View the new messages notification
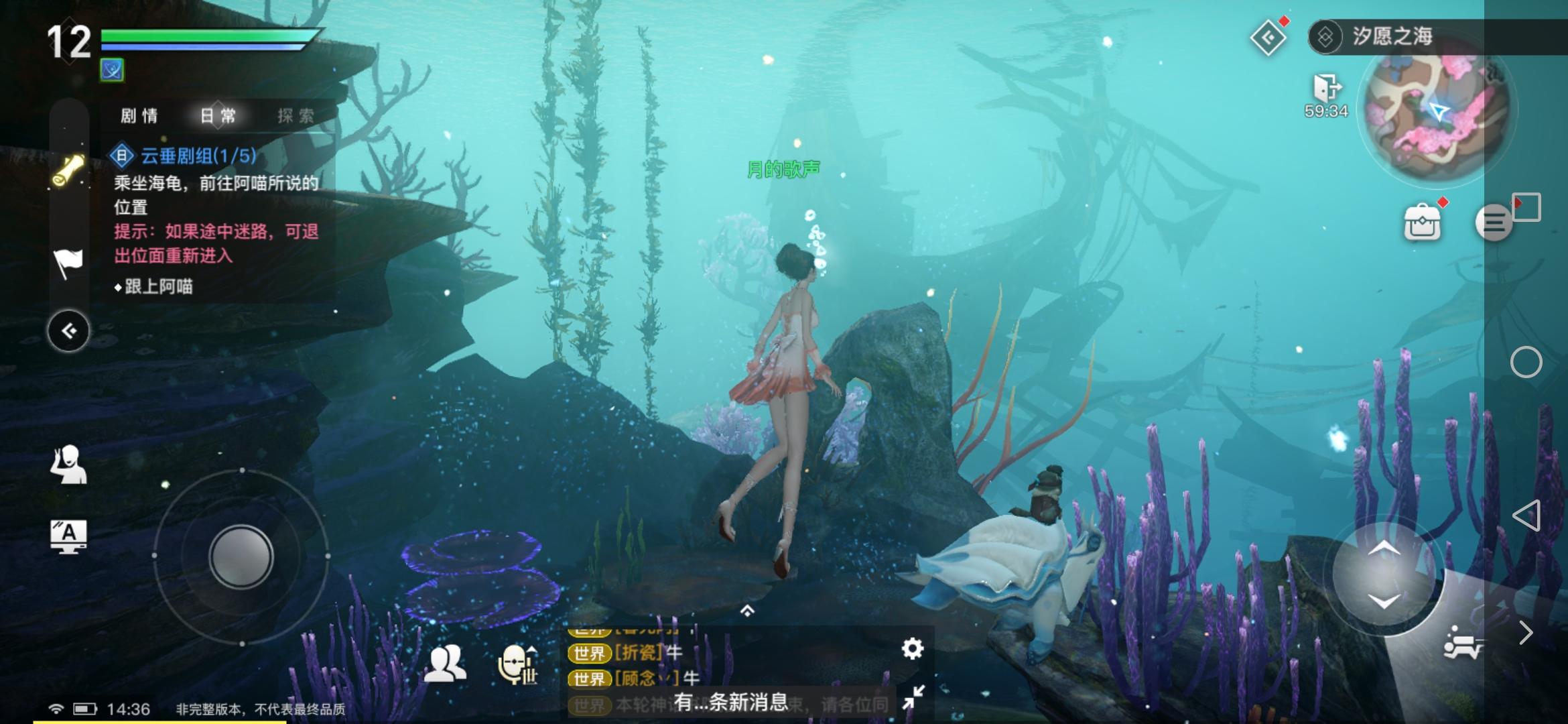The width and height of the screenshot is (1568, 724). tap(731, 702)
